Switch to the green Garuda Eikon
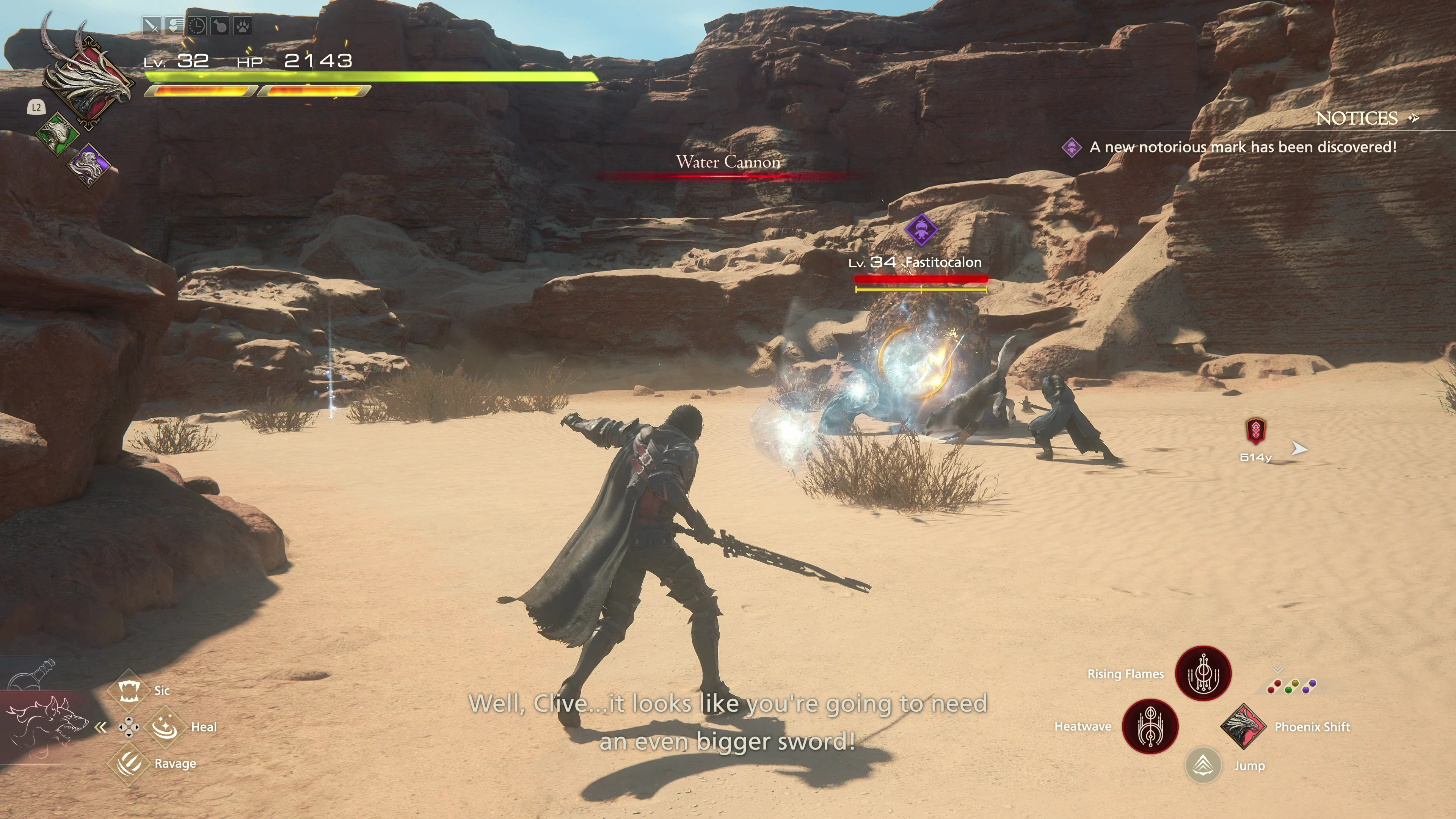The width and height of the screenshot is (1456, 819). tap(56, 133)
